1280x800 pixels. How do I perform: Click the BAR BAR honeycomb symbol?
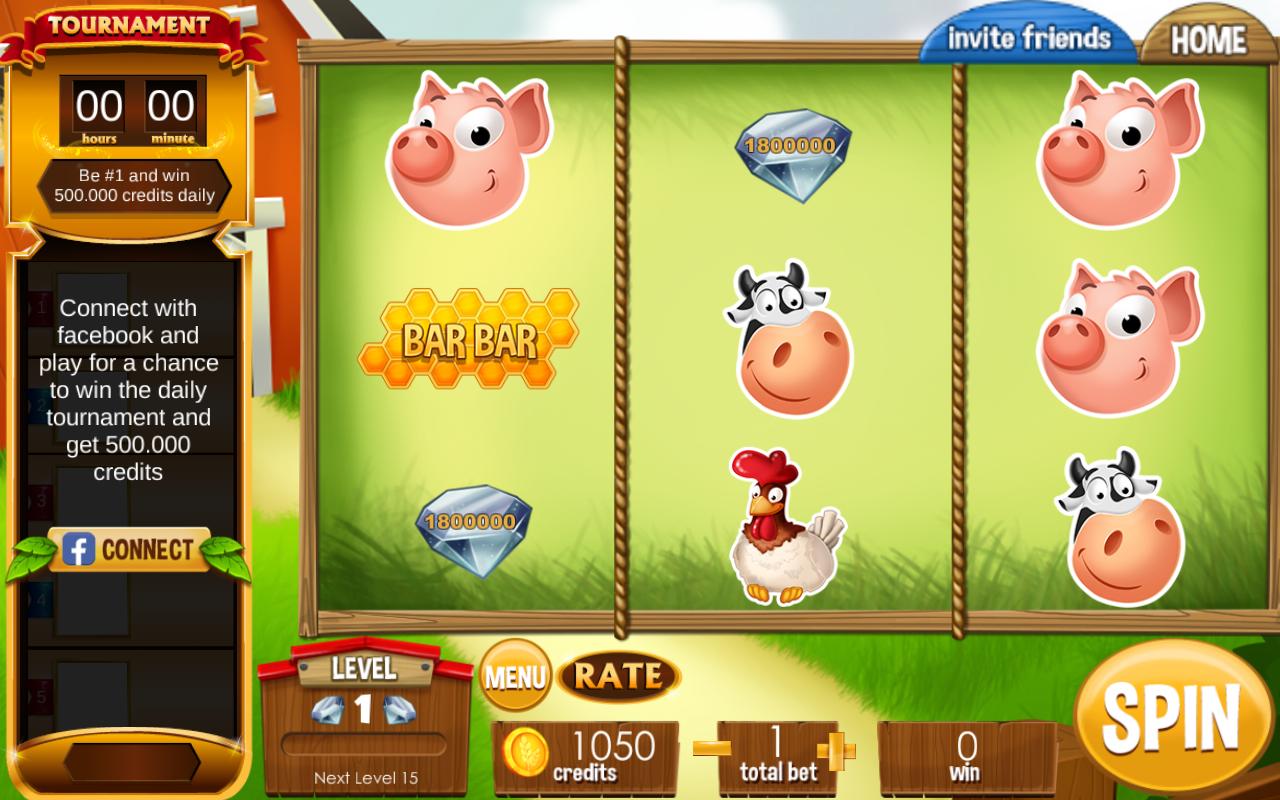[470, 340]
